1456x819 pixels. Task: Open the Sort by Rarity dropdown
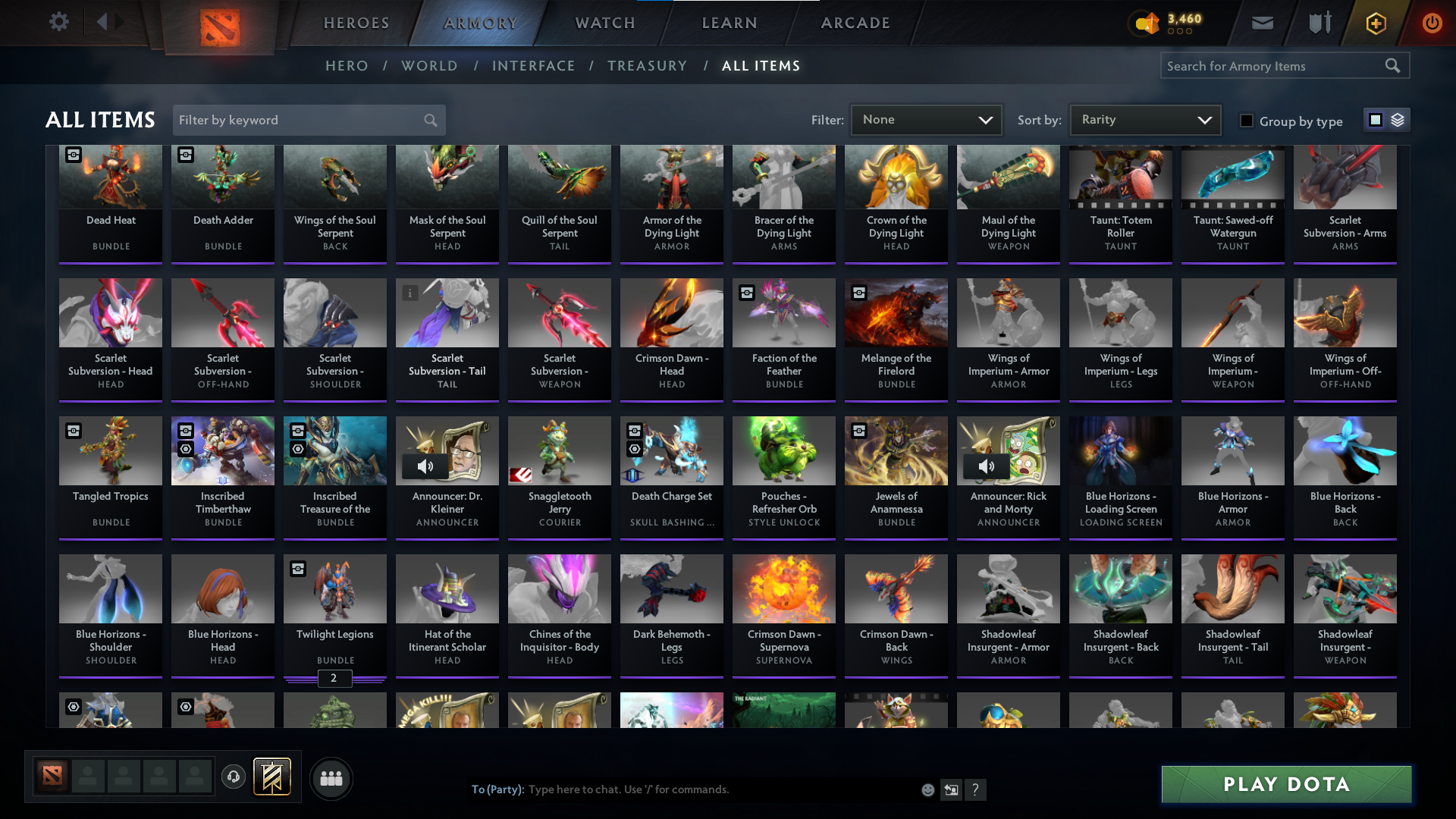[x=1144, y=119]
